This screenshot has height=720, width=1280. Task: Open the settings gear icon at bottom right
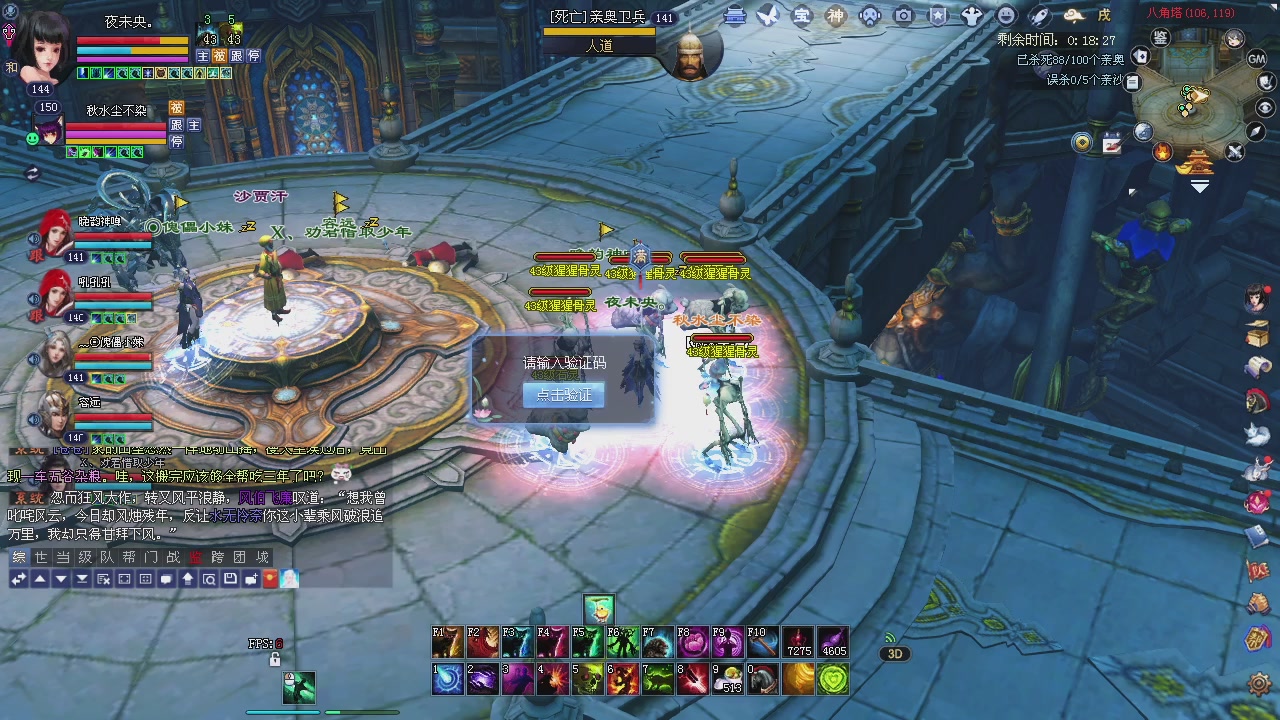click(1259, 684)
